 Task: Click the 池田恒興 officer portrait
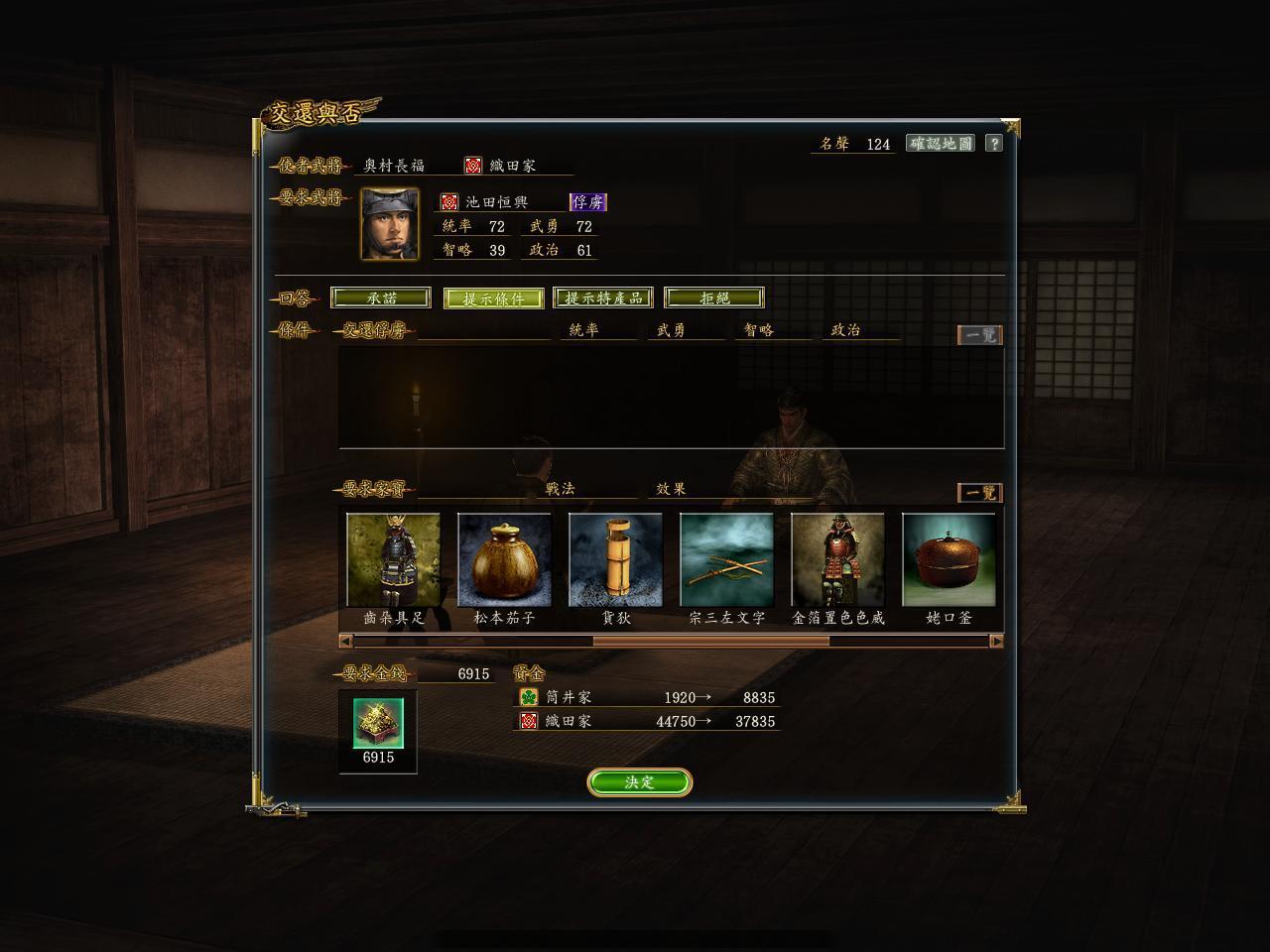(x=389, y=224)
